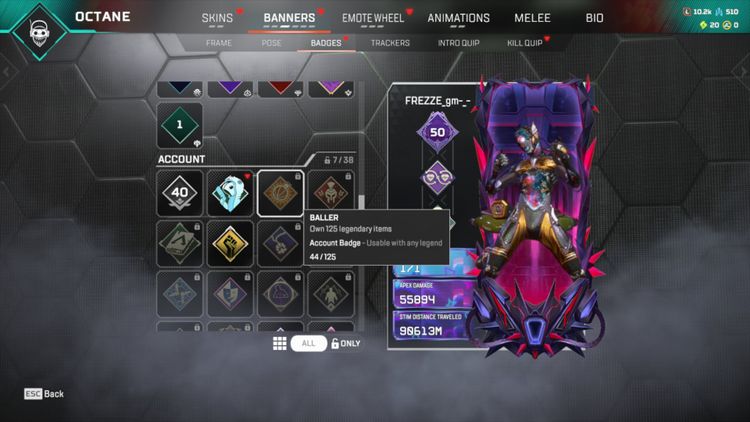Click the level 50 badge slot on banner
The image size is (750, 422).
coord(437,132)
